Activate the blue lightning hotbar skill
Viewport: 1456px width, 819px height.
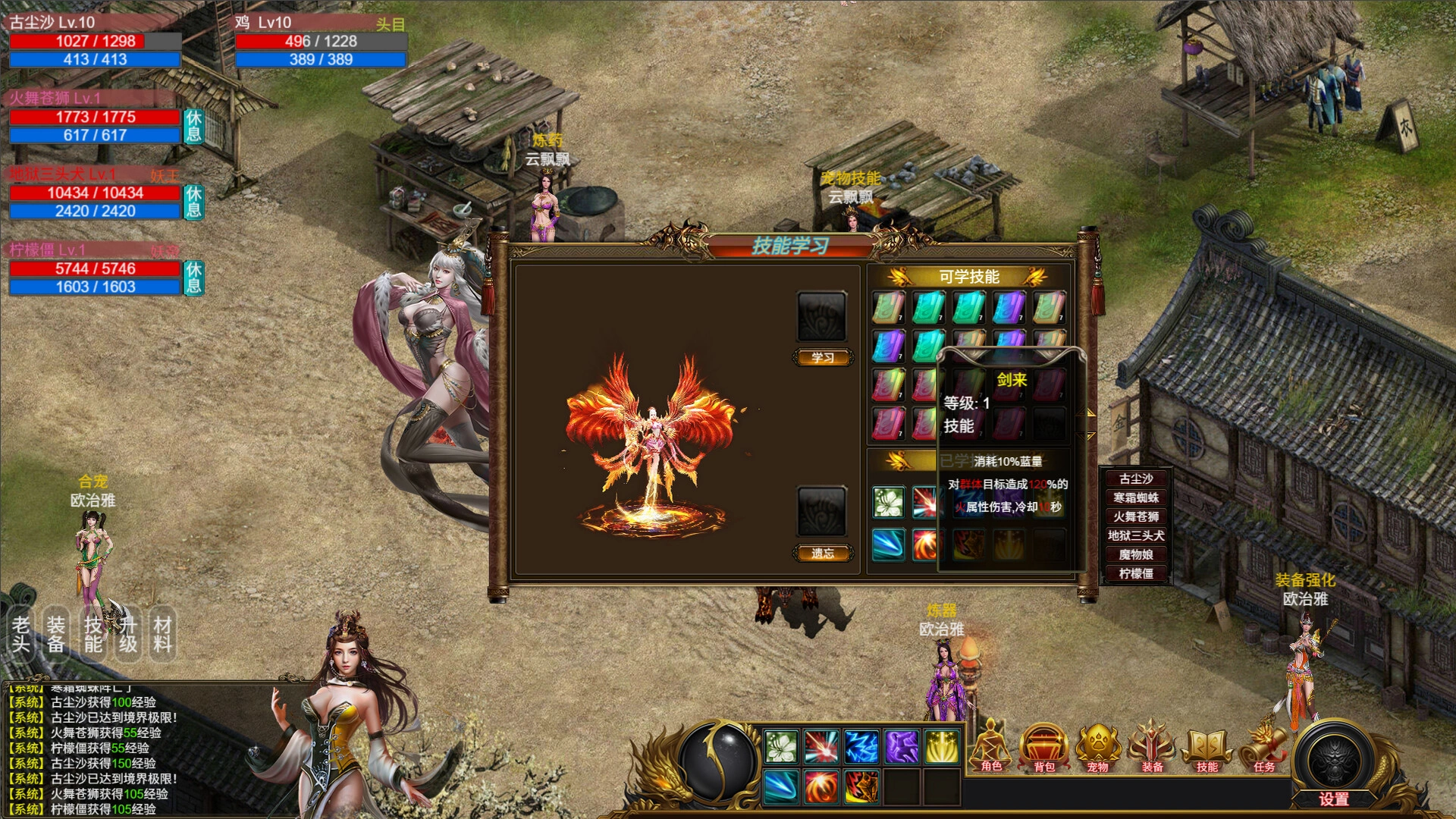pyautogui.click(x=861, y=747)
